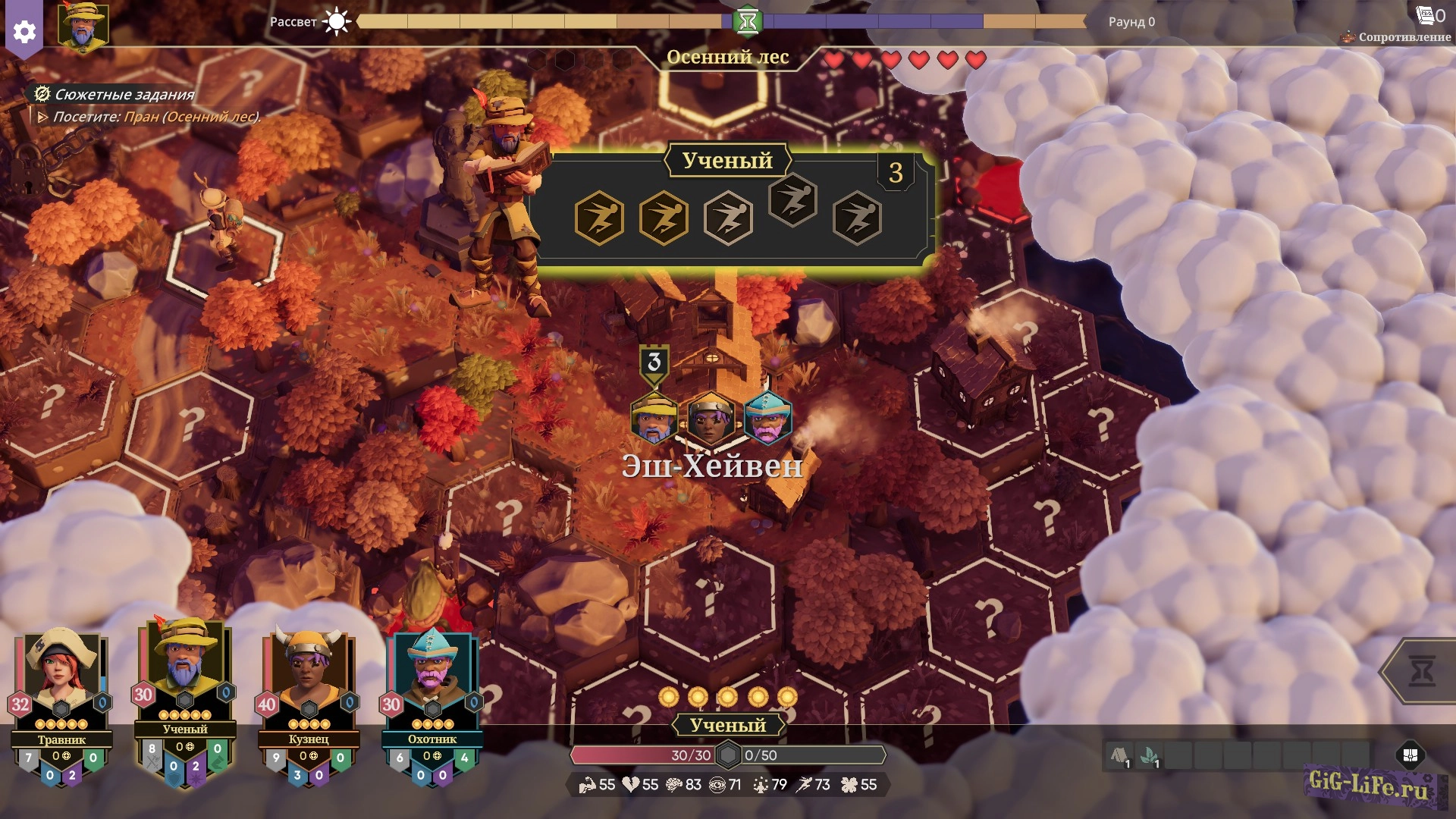The image size is (1456, 819).
Task: Click the purple-haired hero token above Эш-Хейвен
Action: click(711, 419)
